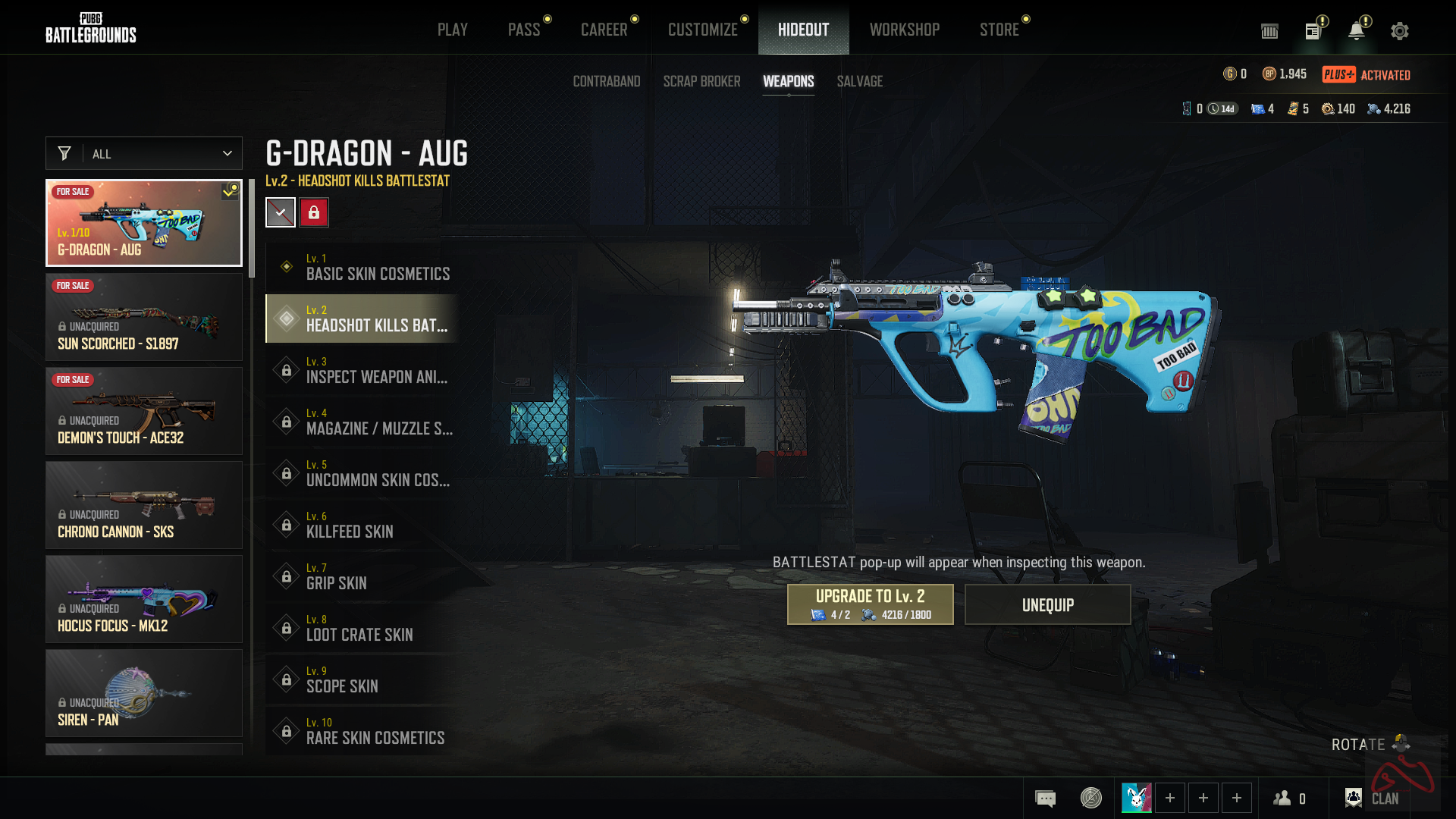The width and height of the screenshot is (1456, 819).
Task: Switch to SCRAP BROKER sub-tab
Action: pyautogui.click(x=701, y=81)
